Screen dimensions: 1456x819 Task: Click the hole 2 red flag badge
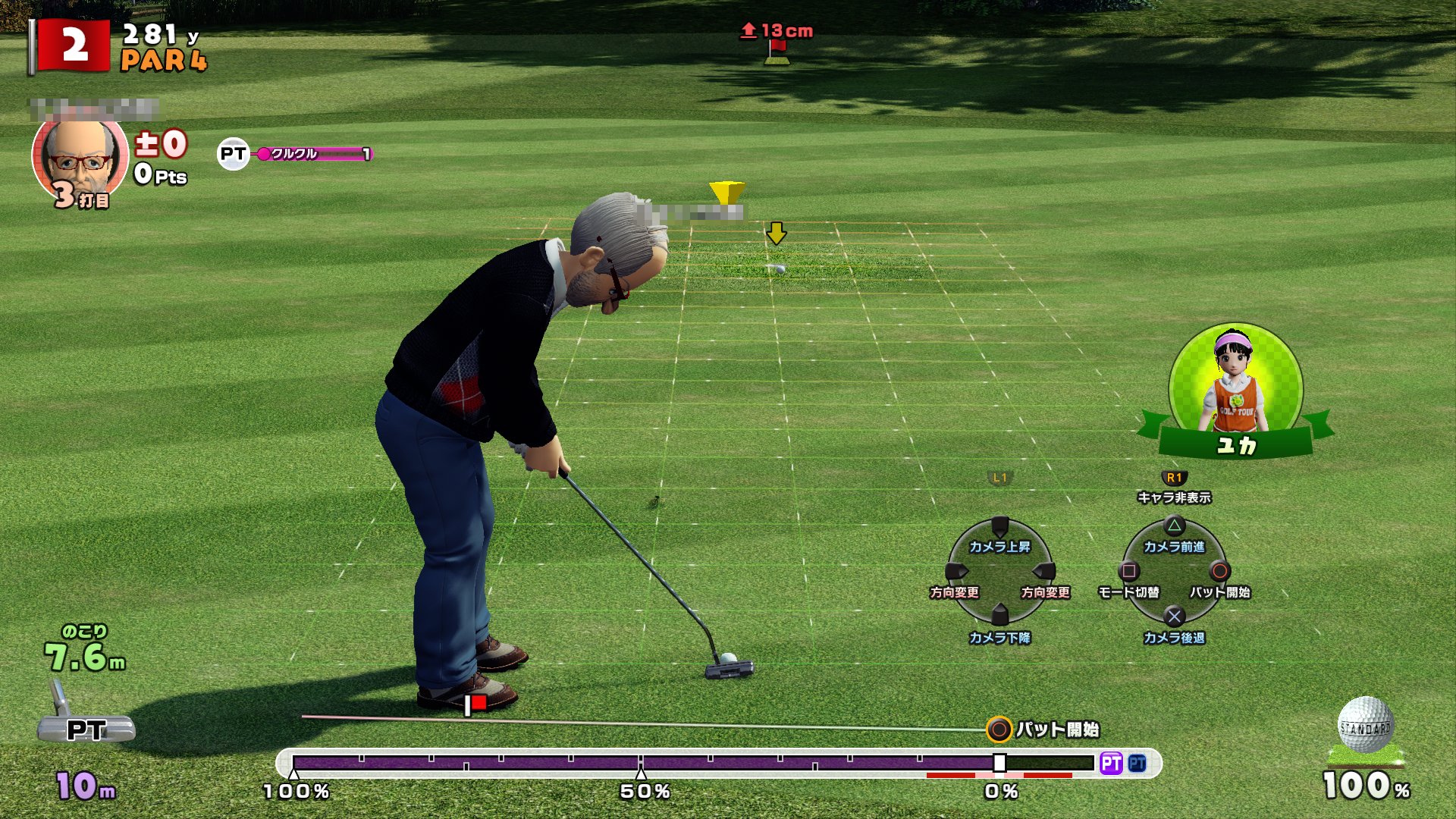[74, 45]
